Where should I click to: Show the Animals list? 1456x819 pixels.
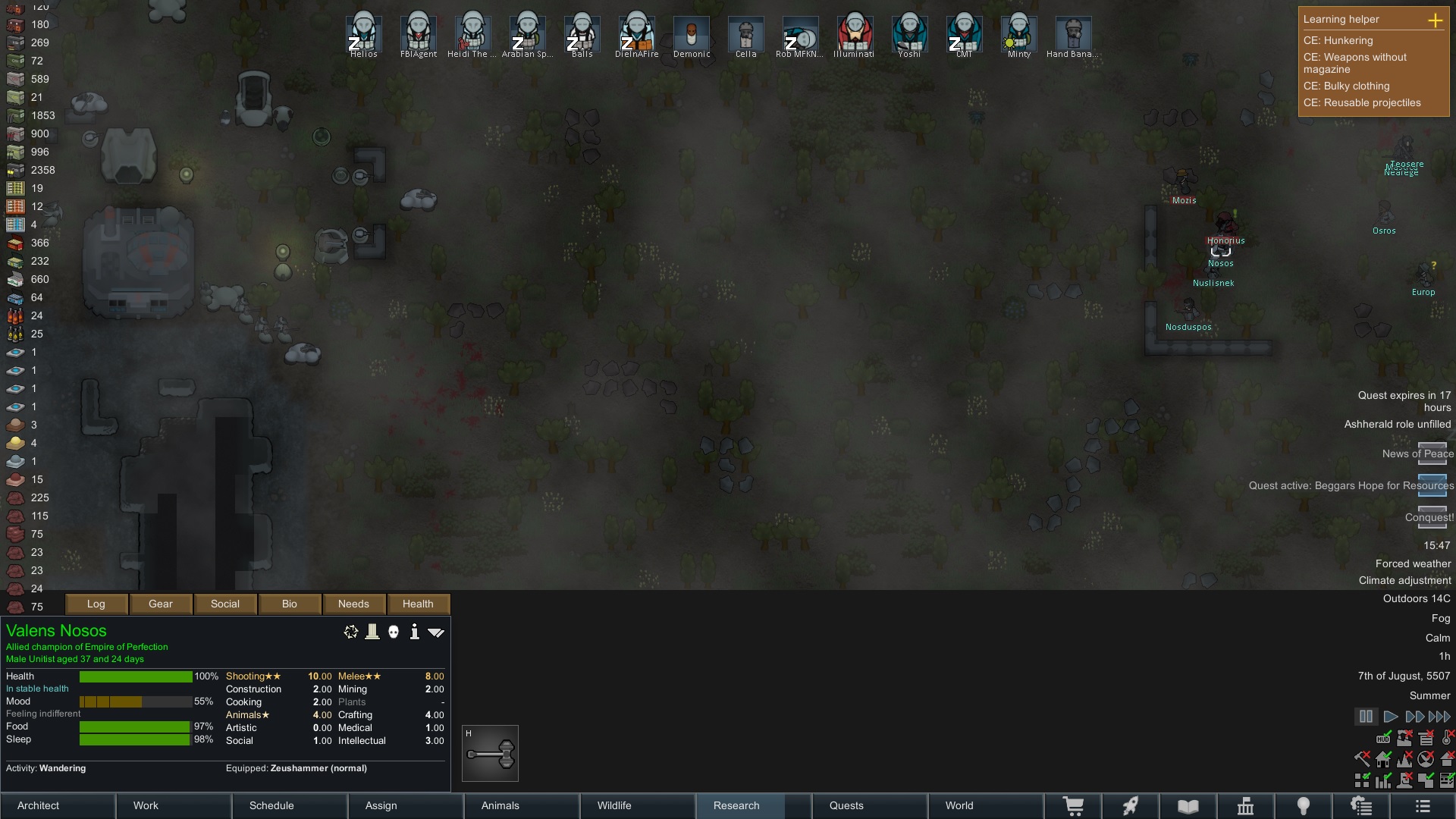pos(522,805)
